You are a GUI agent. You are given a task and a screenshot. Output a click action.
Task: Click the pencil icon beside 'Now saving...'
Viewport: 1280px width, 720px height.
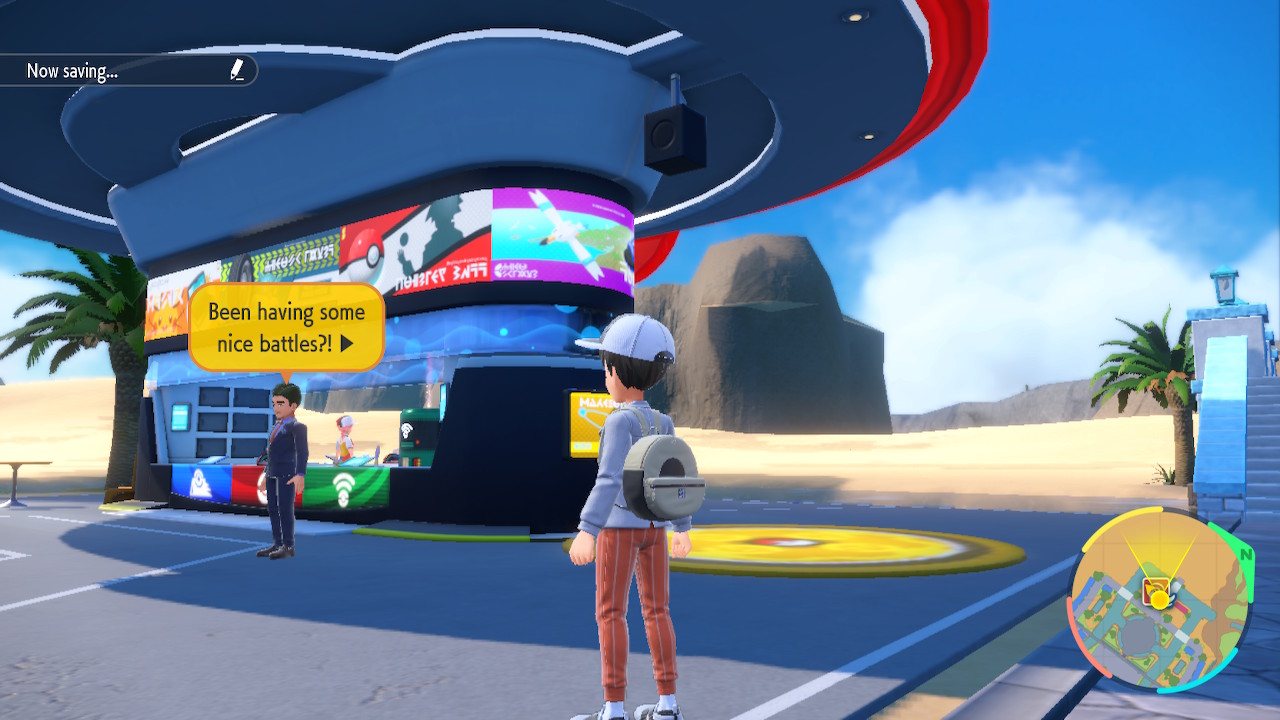click(238, 71)
